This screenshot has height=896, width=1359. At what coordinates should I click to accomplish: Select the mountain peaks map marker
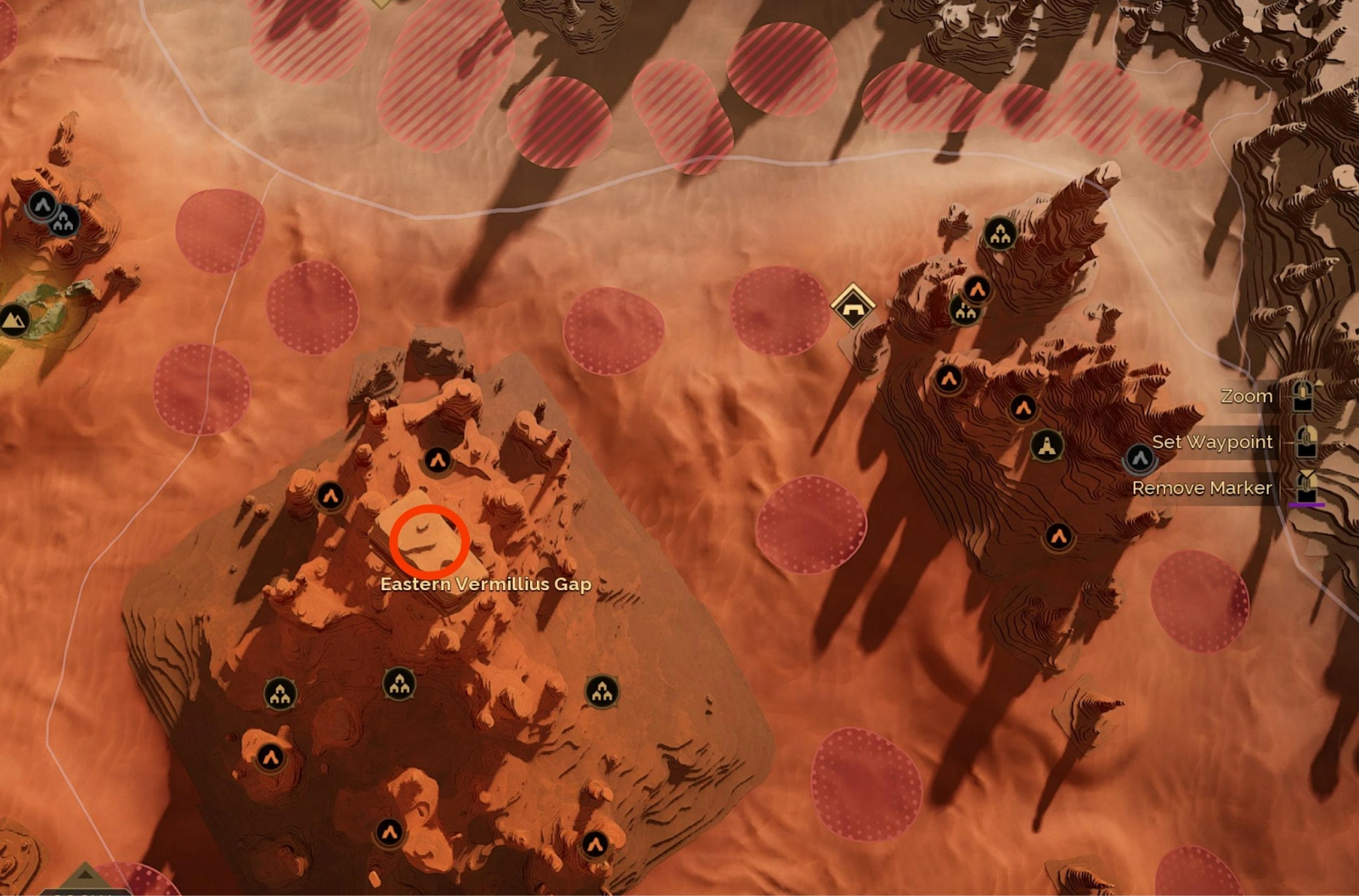(x=14, y=320)
